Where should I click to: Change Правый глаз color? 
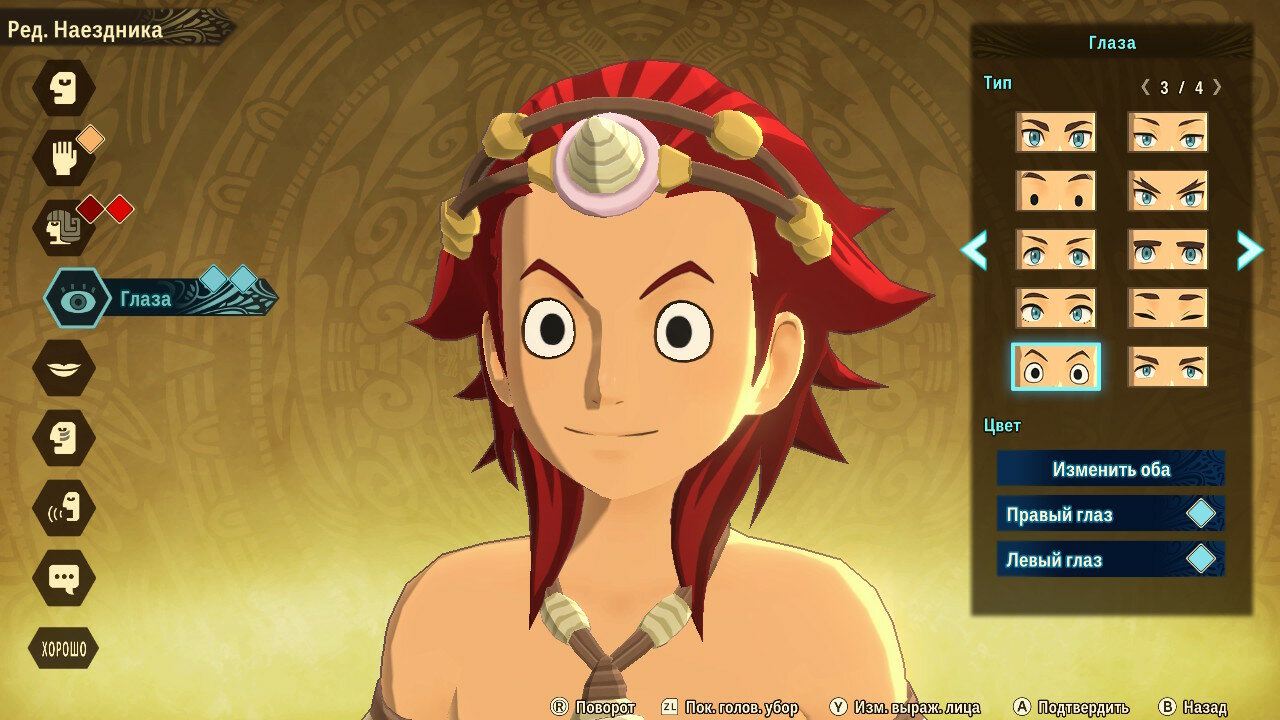[x=1111, y=514]
